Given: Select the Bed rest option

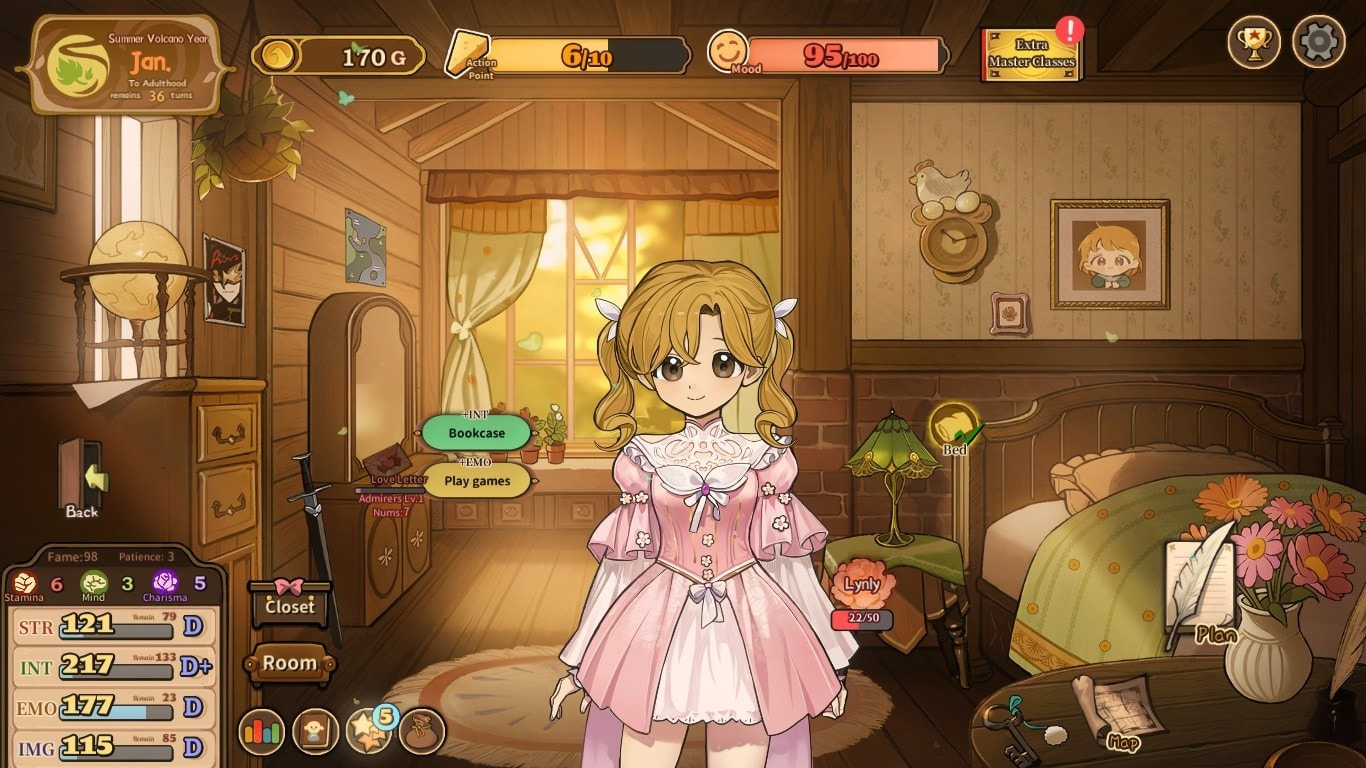Looking at the screenshot, I should coord(953,427).
